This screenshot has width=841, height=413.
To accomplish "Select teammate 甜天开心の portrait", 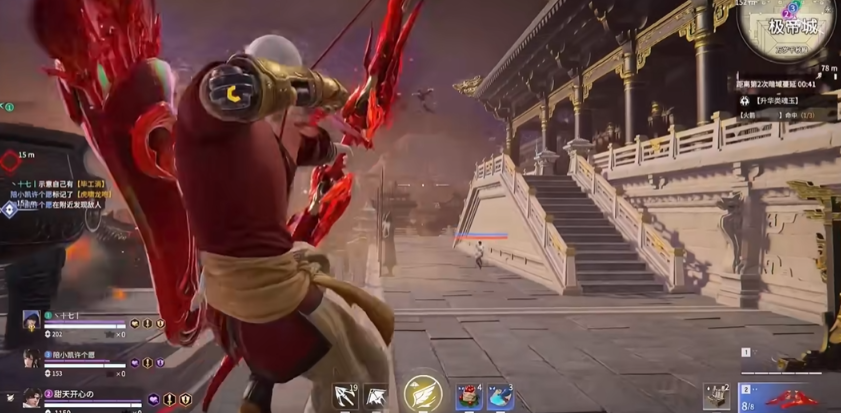I will 31,398.
